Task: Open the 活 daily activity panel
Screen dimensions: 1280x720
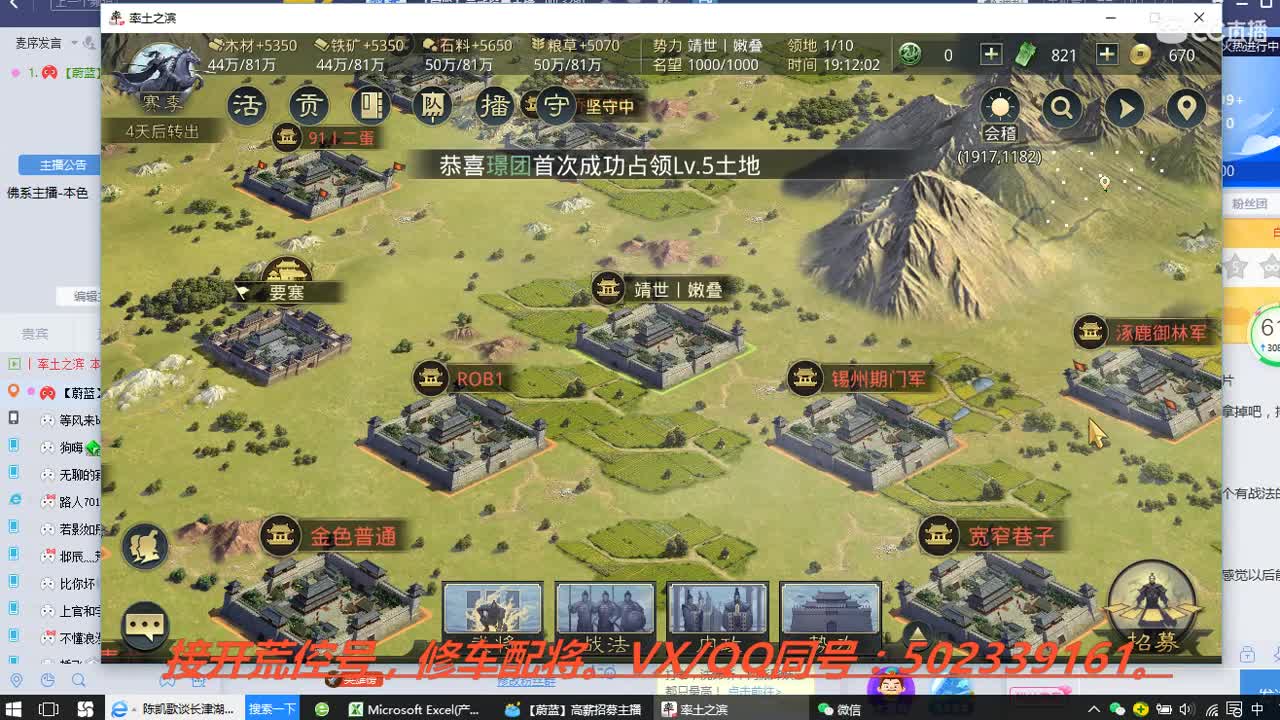Action: tap(247, 104)
